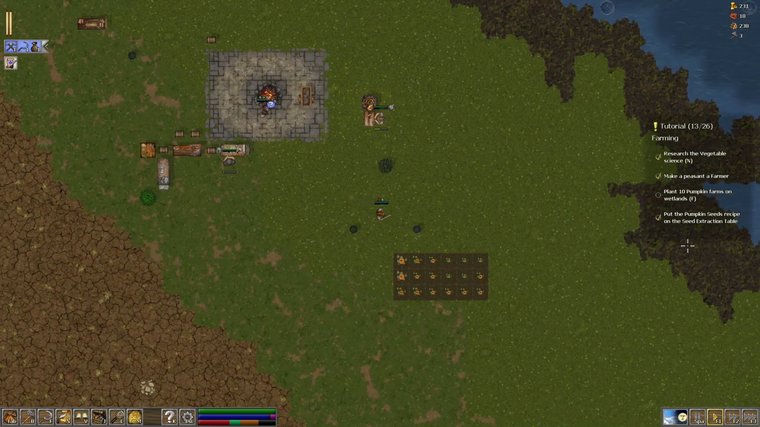Select the sickle tool in the bottom toolbar
760x427 pixels.
(46, 416)
